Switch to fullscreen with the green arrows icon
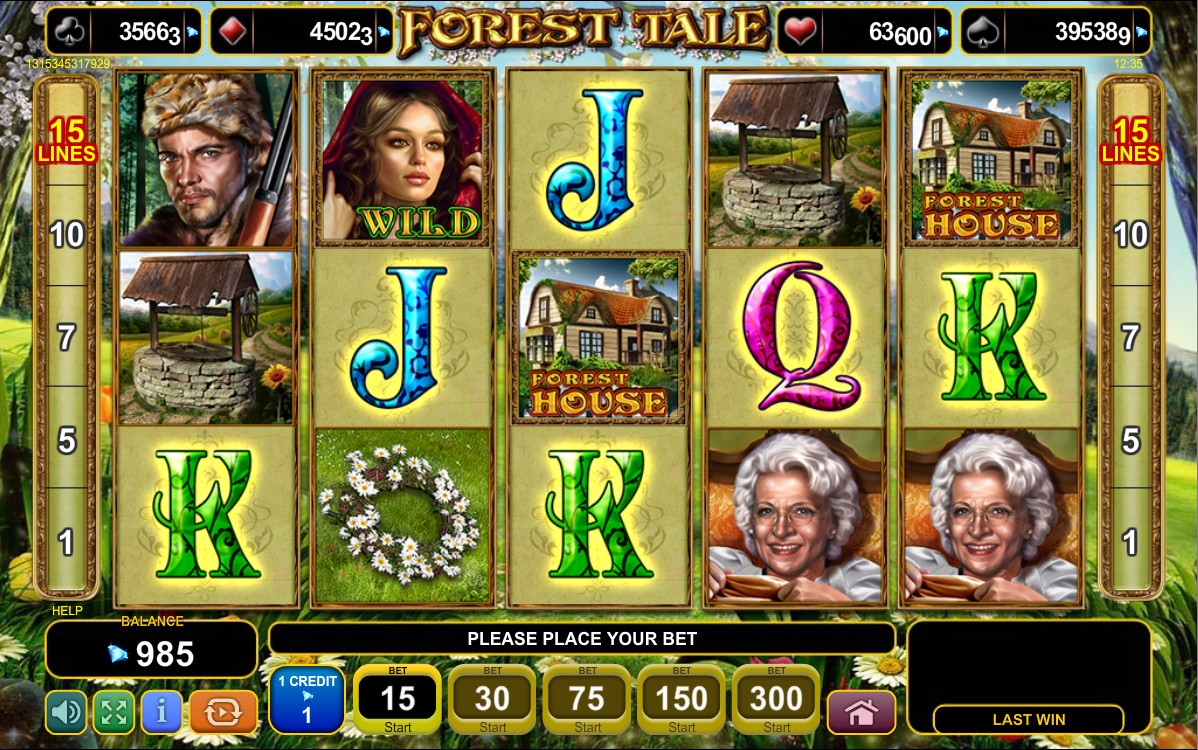Viewport: 1198px width, 750px height. click(x=114, y=712)
